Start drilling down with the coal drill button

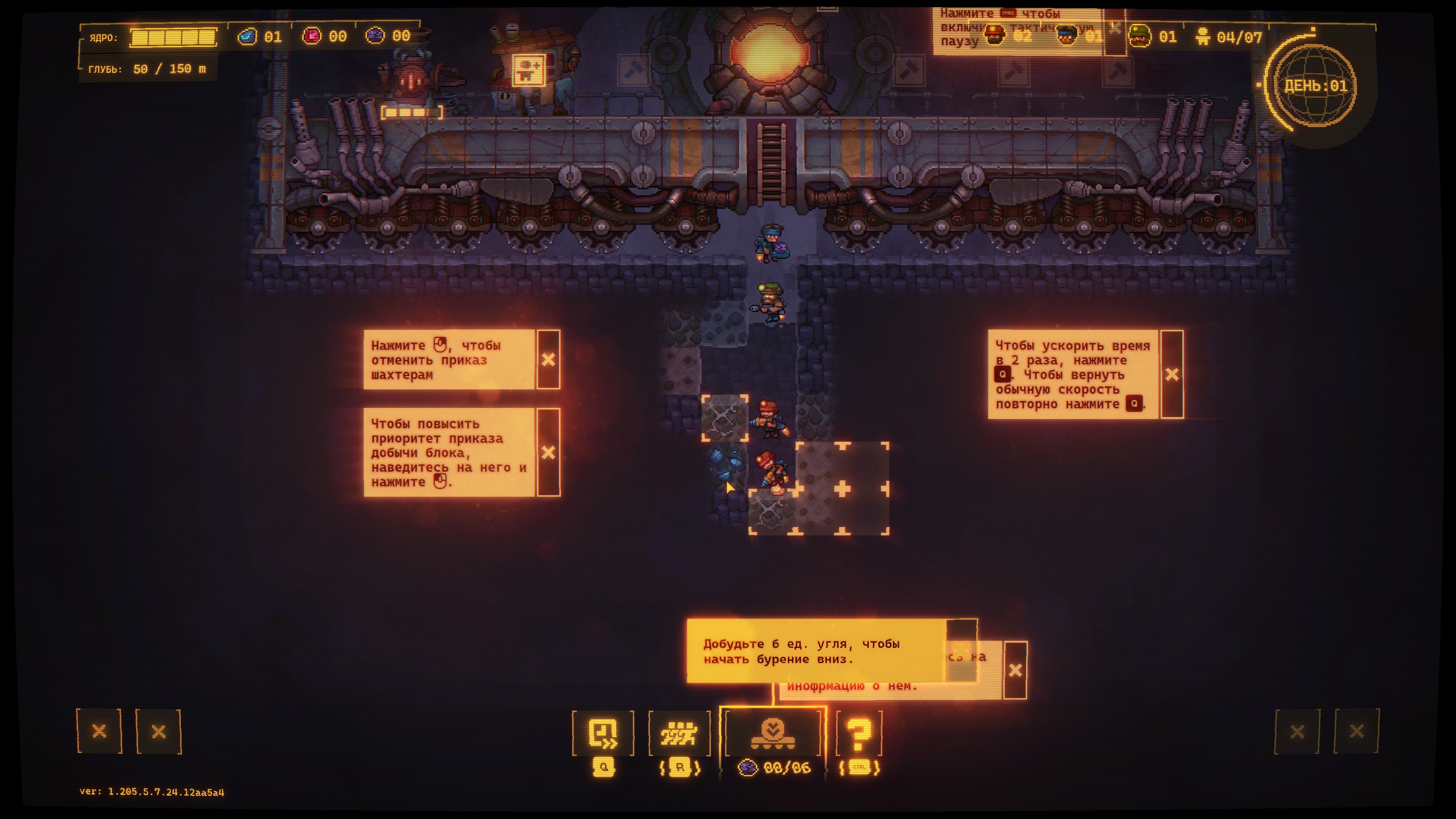[x=772, y=733]
